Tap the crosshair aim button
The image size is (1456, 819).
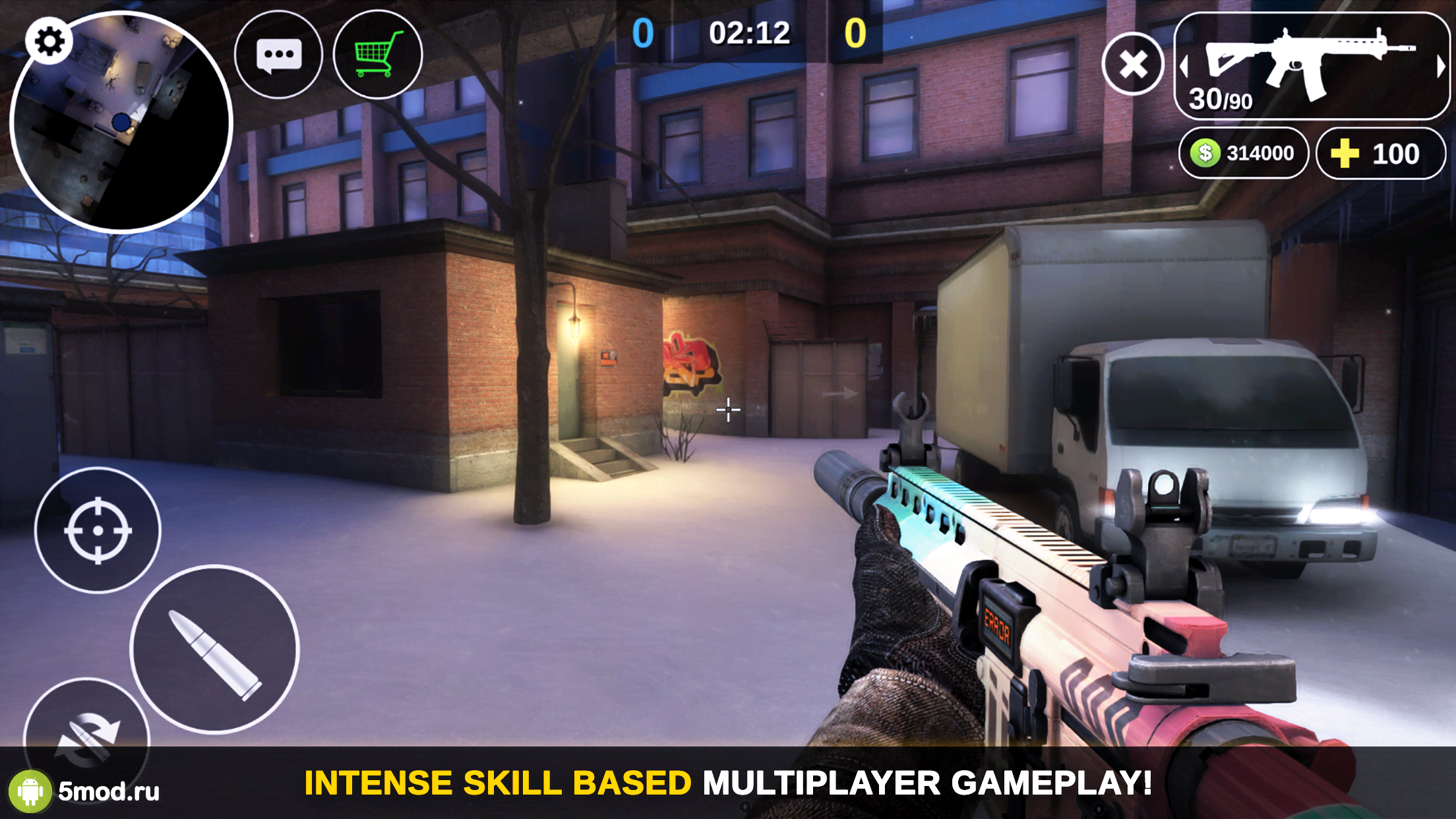click(x=98, y=530)
